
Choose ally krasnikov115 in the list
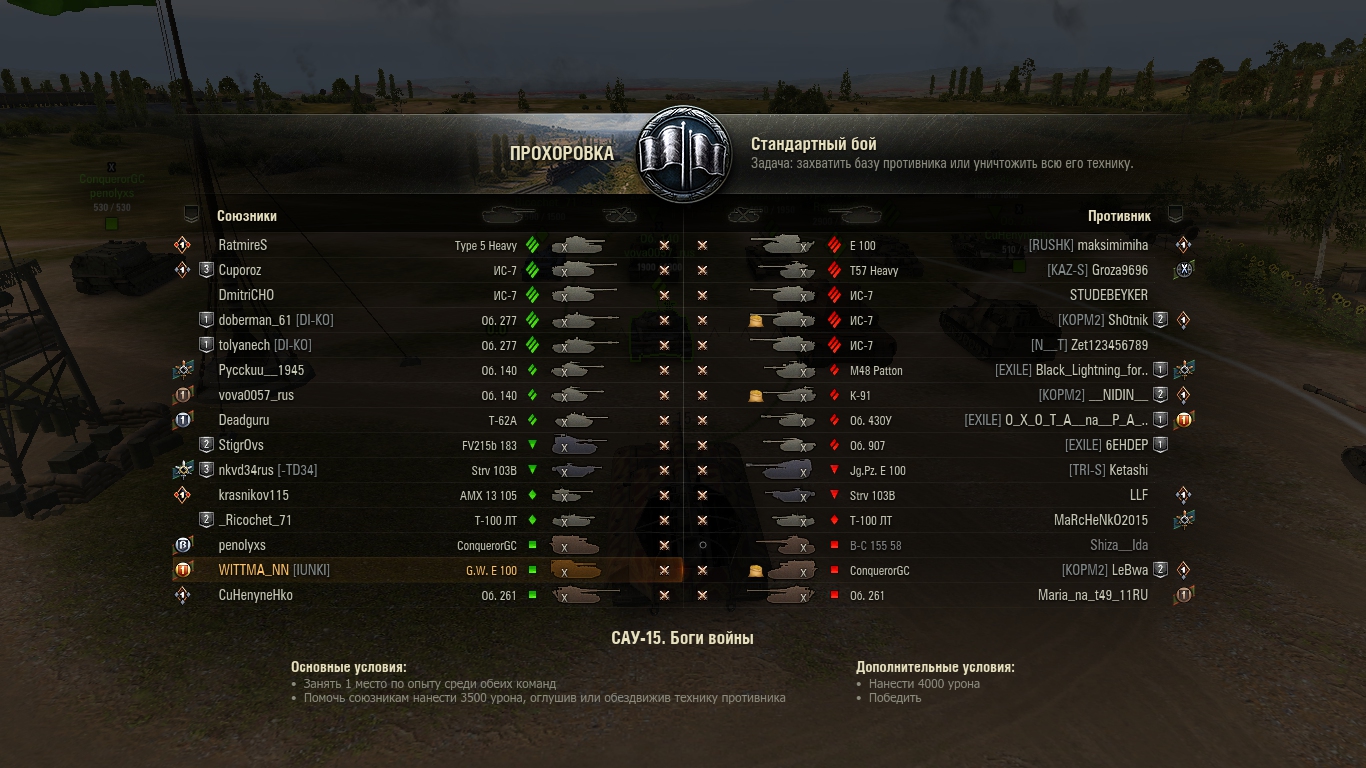tap(254, 495)
